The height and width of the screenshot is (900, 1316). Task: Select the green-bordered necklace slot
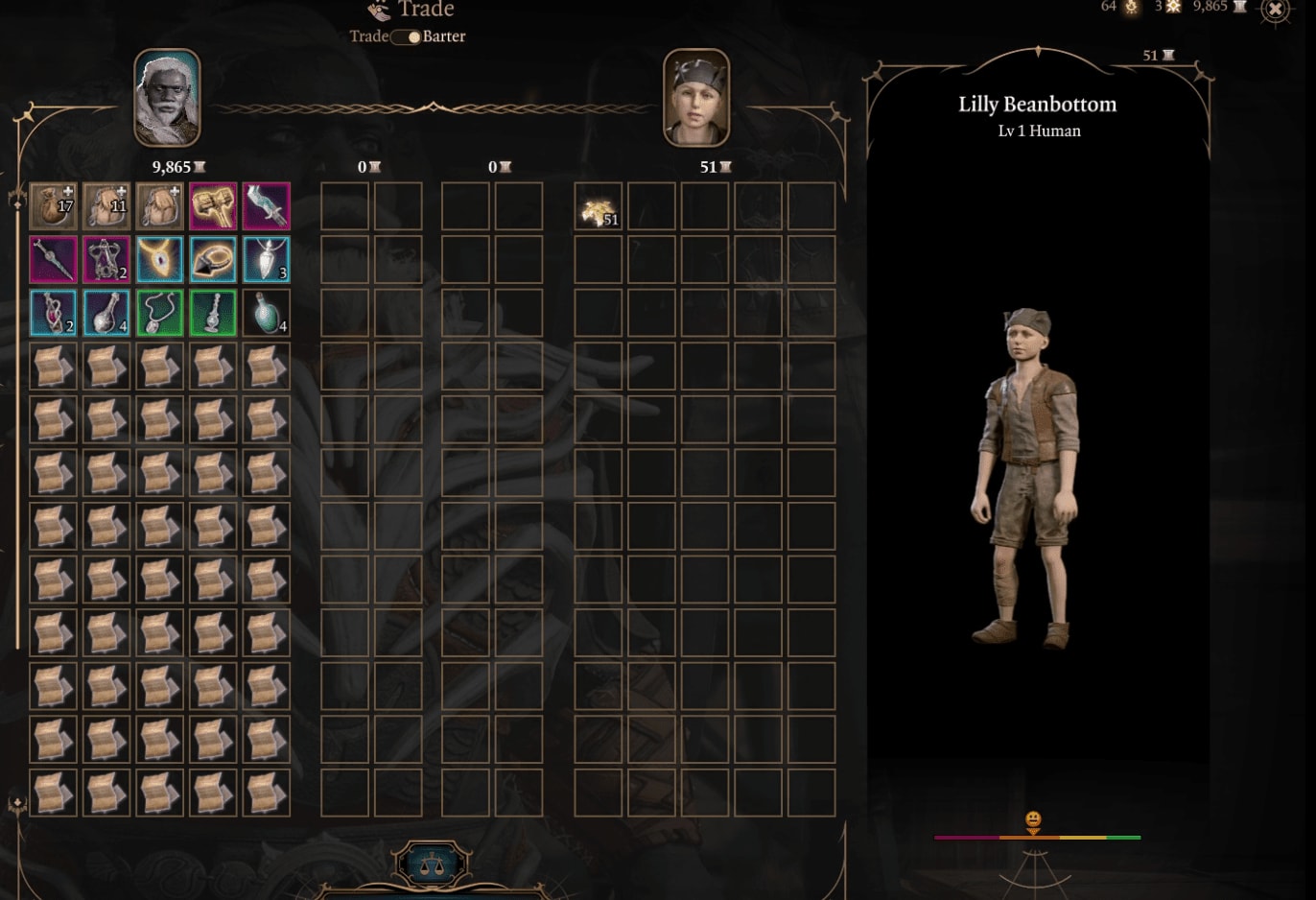(x=159, y=314)
